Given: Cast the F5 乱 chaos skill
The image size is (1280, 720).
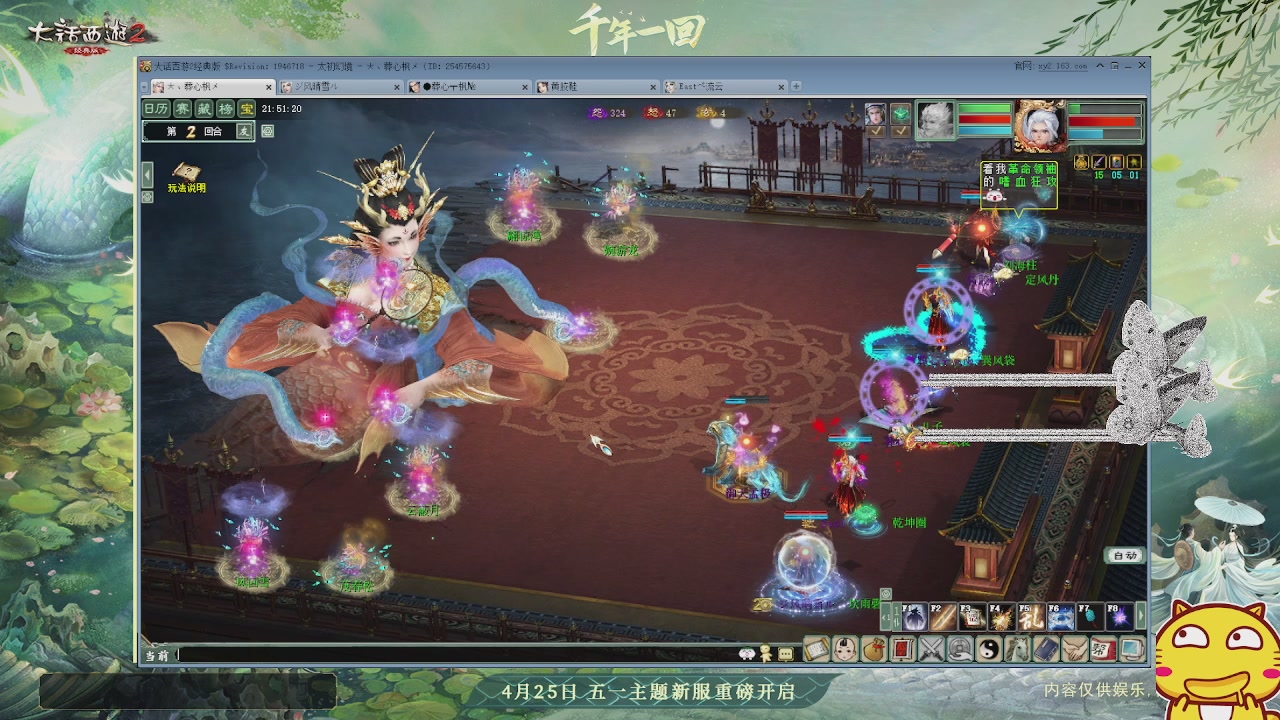Looking at the screenshot, I should [1030, 617].
